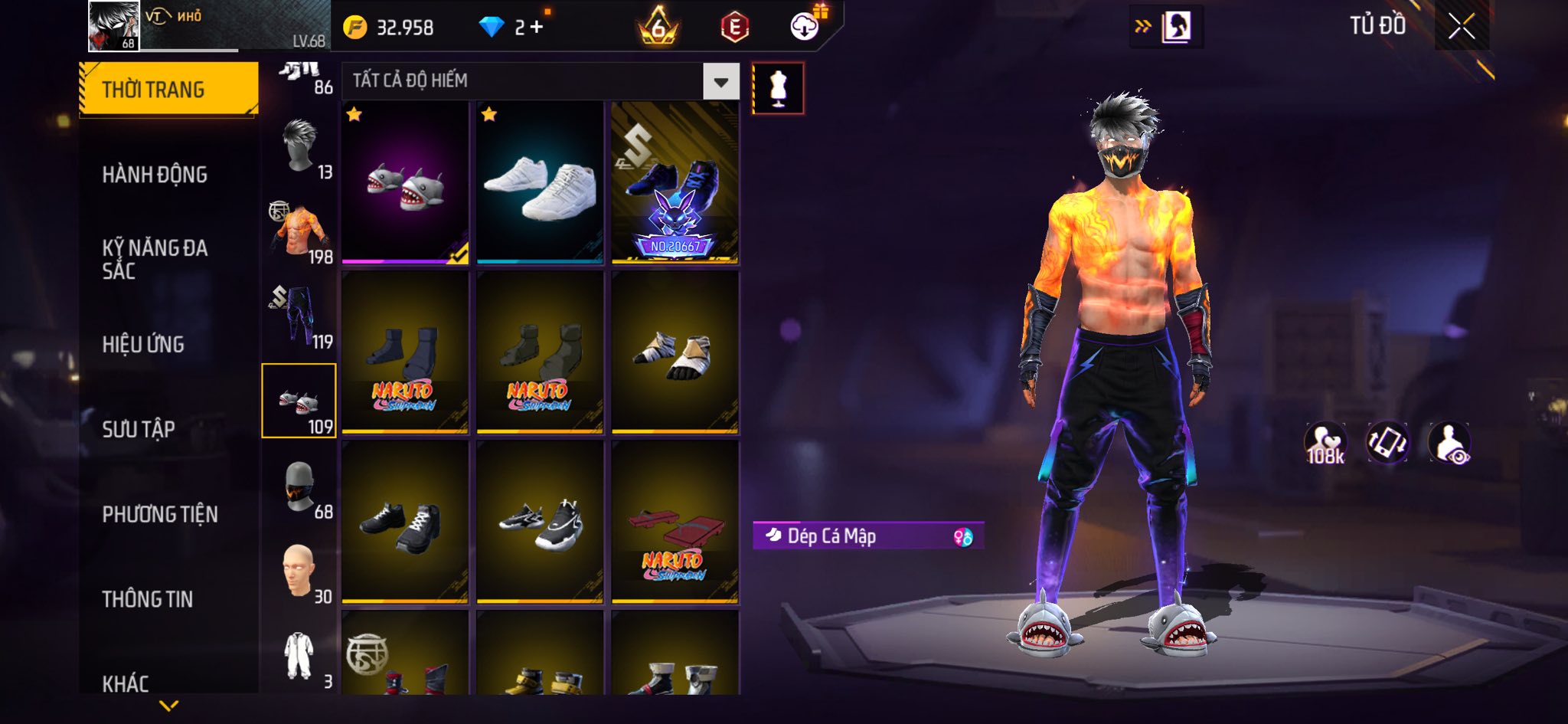The width and height of the screenshot is (1568, 724).
Task: Select the shark slippers item tile
Action: [405, 182]
